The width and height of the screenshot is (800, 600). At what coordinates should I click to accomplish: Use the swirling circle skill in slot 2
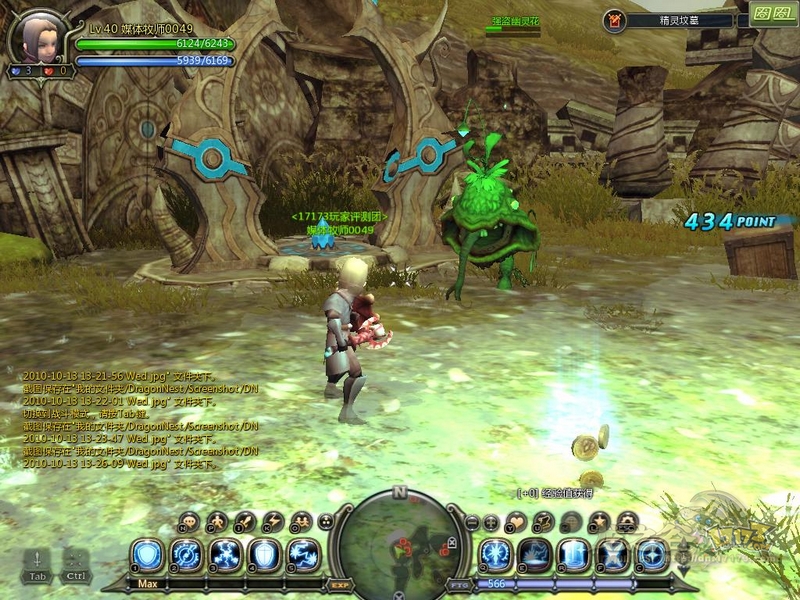point(186,555)
